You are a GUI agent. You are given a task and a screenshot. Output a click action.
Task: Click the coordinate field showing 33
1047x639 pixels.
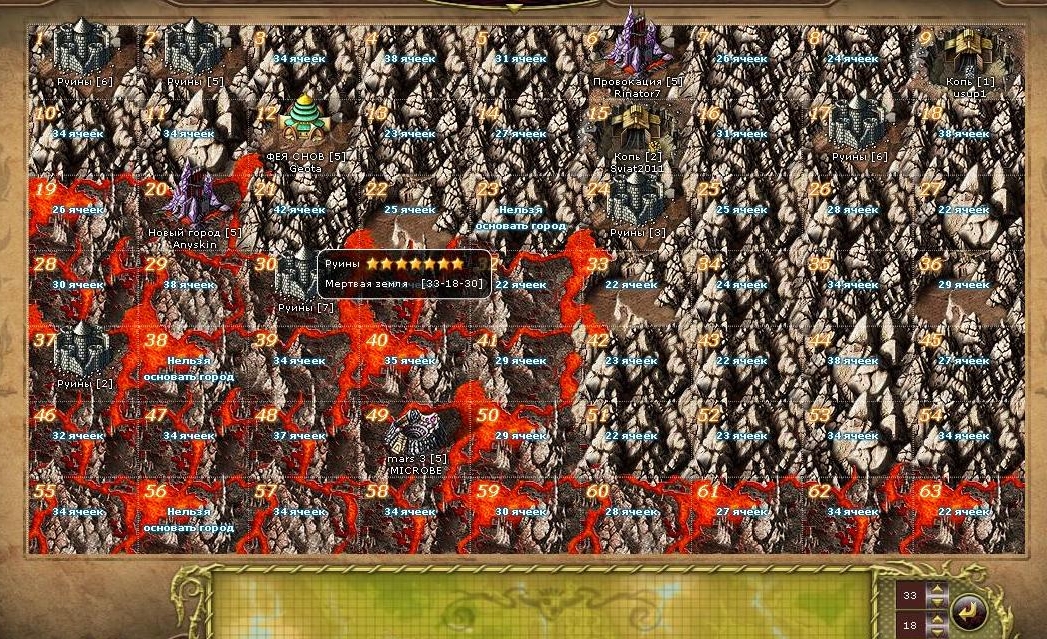point(911,595)
